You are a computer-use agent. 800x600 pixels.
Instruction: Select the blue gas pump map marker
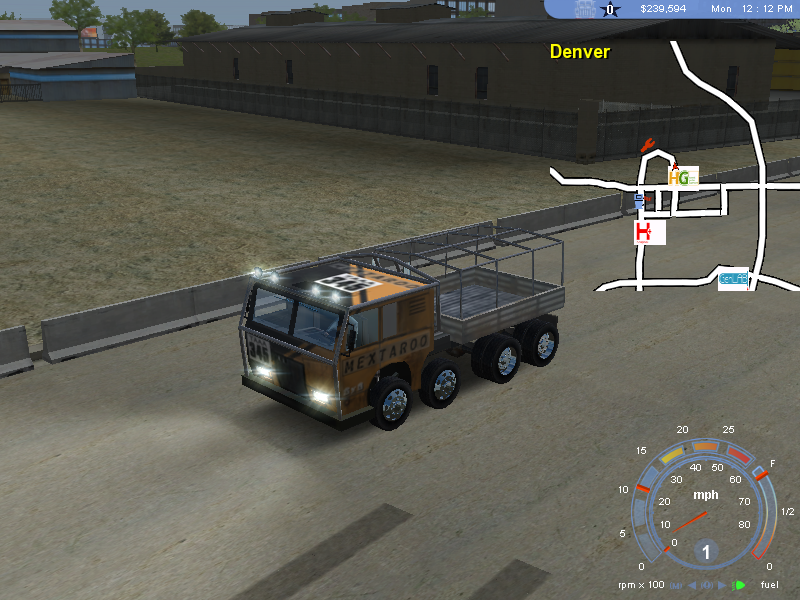coord(639,202)
